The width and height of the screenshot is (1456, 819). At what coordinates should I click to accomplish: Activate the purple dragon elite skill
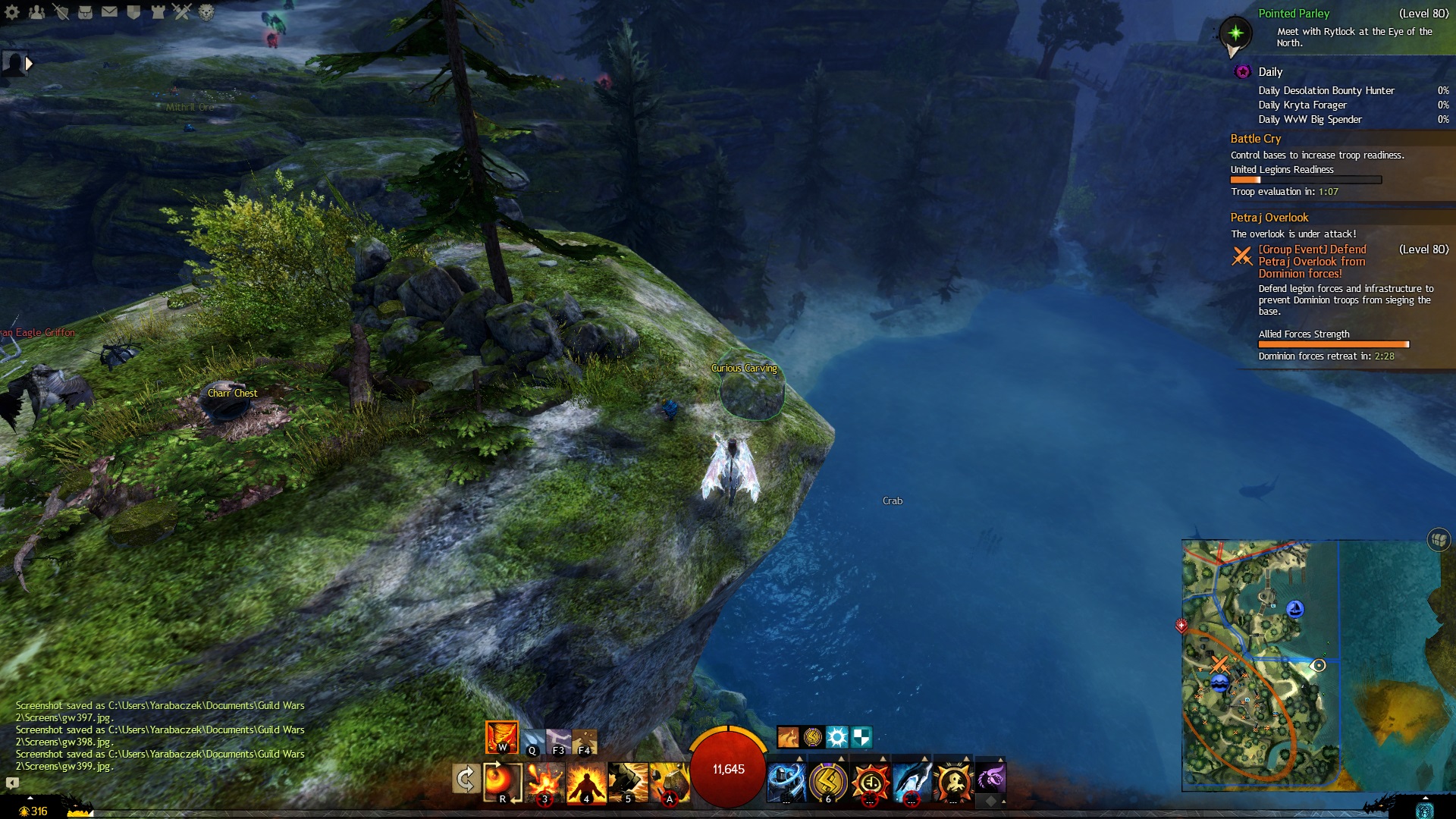tap(990, 779)
